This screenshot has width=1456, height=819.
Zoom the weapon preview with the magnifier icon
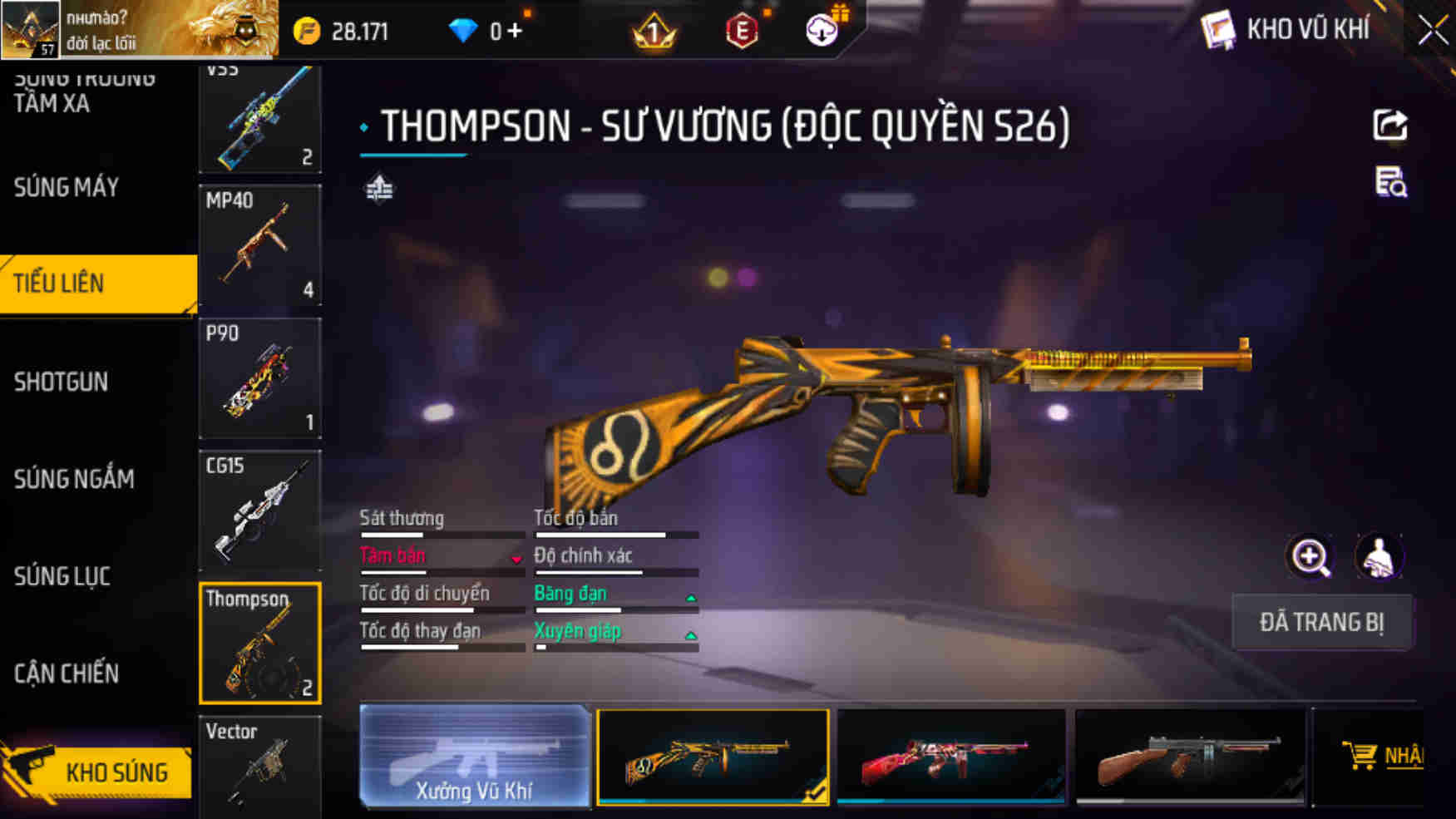pos(1311,557)
